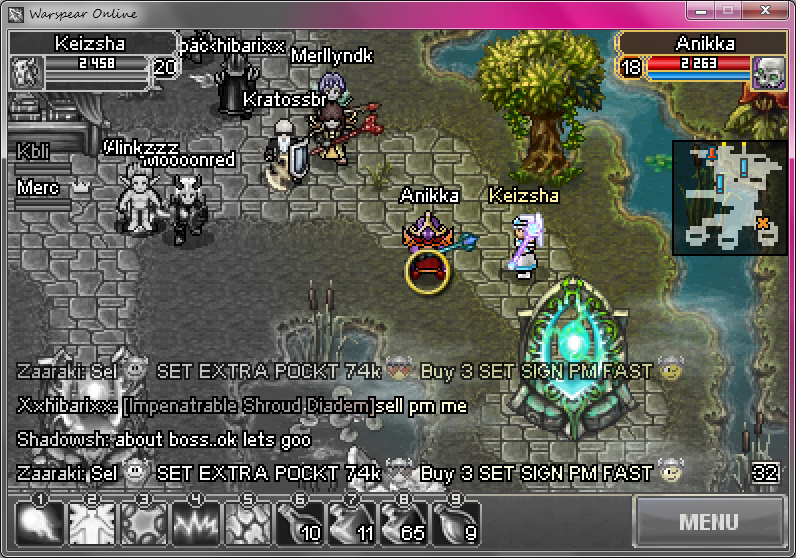This screenshot has height=558, width=796.
Task: Open the minimap
Action: coord(728,196)
